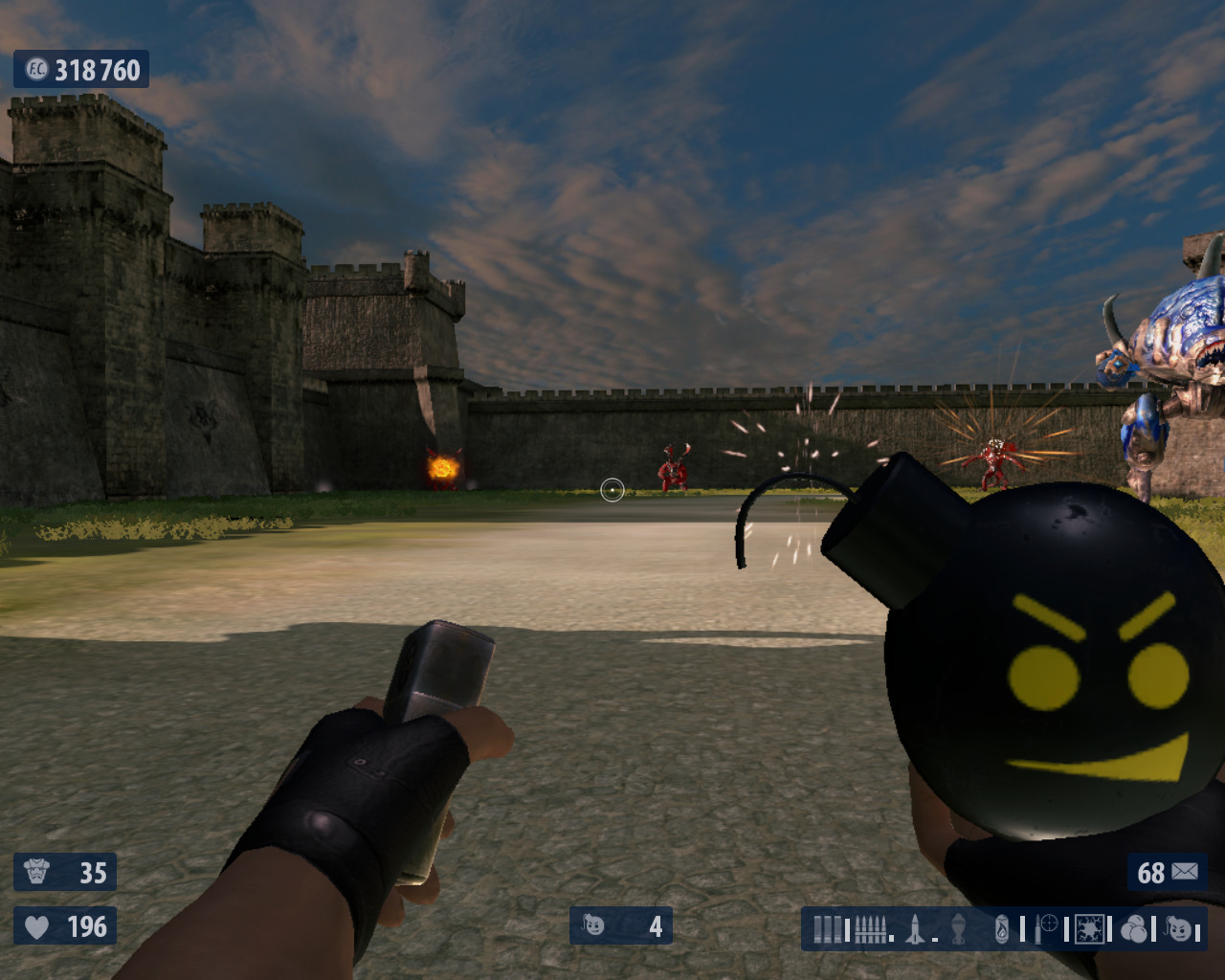
Task: Choose the rocket ammo icon
Action: click(916, 929)
